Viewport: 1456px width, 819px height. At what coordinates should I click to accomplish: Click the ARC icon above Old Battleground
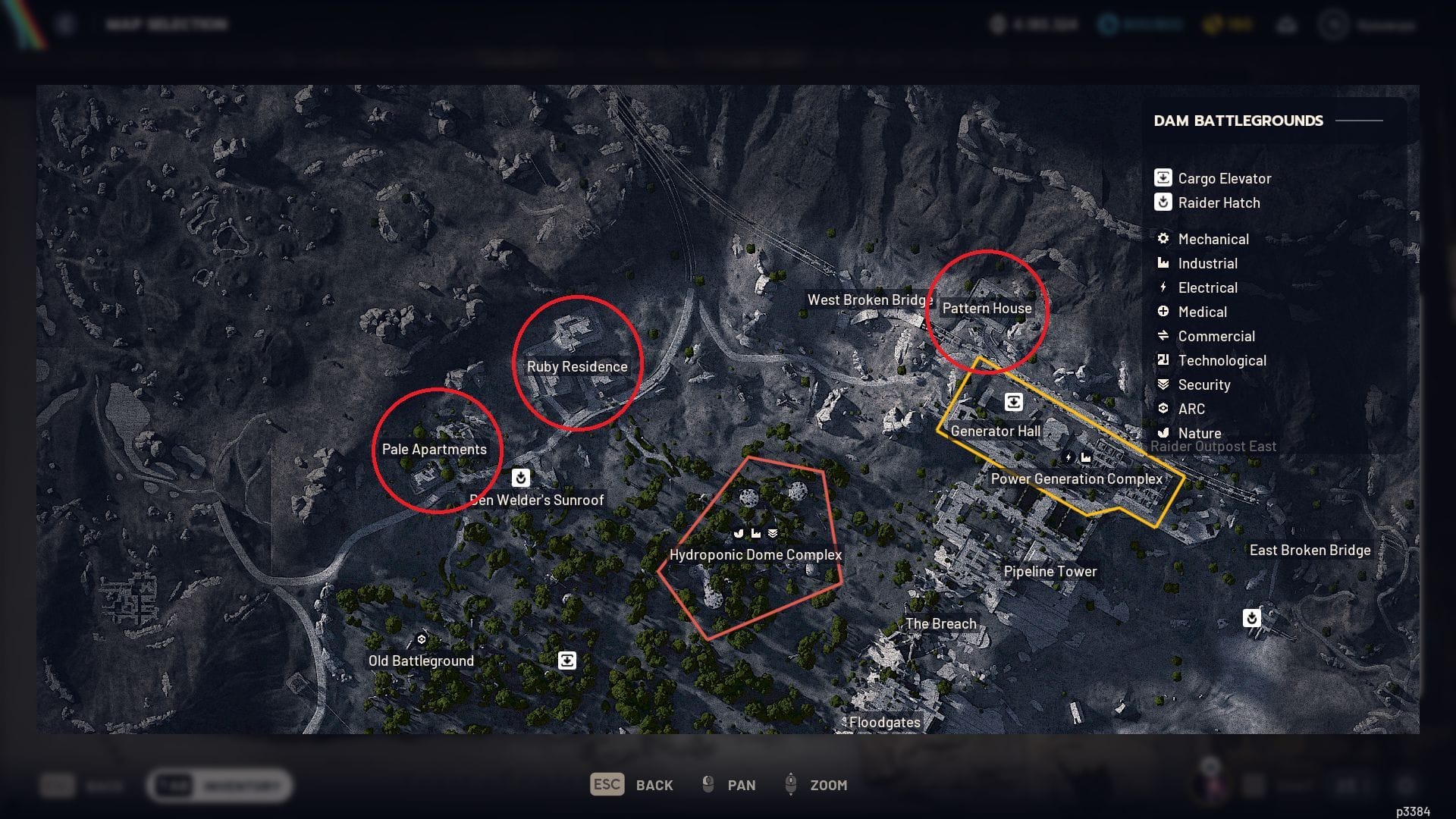(422, 639)
